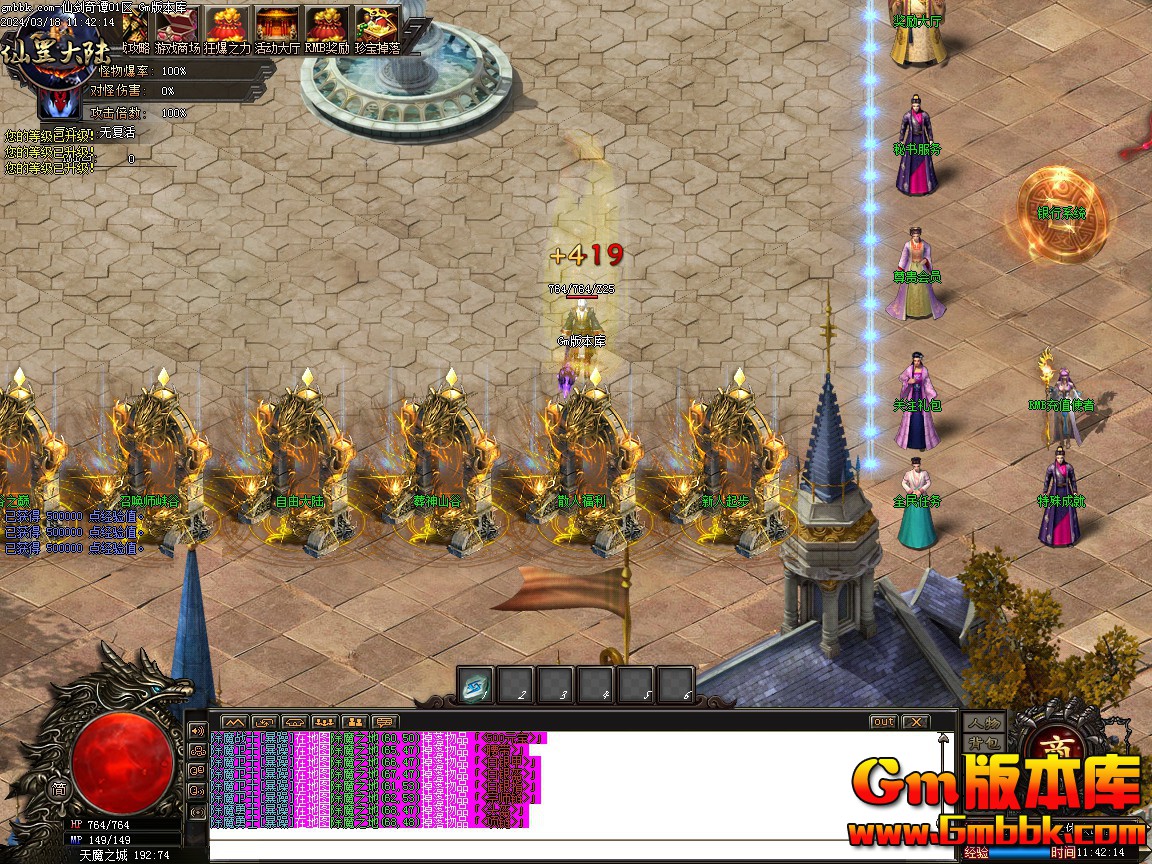Click the 简 button on the health orb
The image size is (1152, 864).
click(58, 788)
